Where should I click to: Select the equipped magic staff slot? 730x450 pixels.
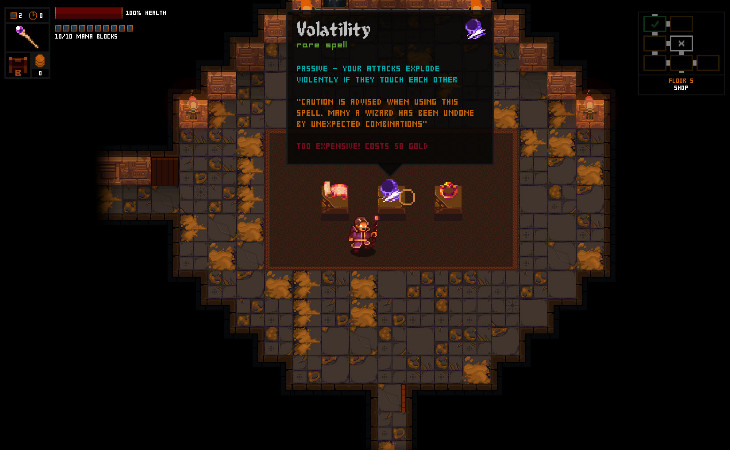[27, 38]
